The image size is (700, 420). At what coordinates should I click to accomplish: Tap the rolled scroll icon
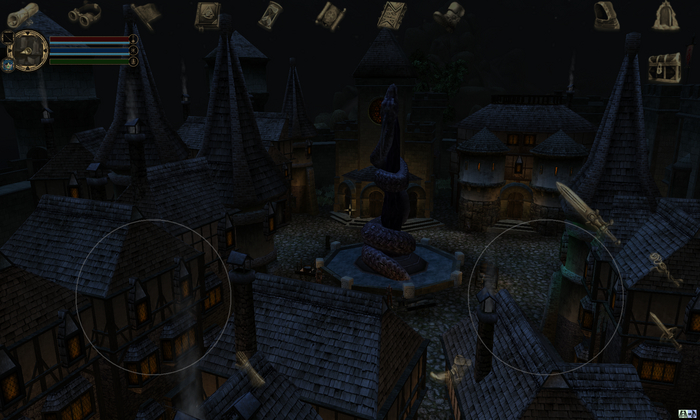[x=22, y=13]
